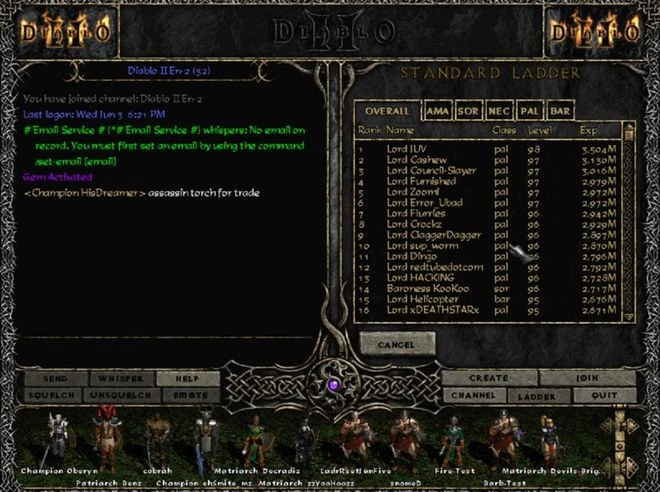Select rank 1 Lord JUV ladder row
Viewport: 660px width, 492px height.
[x=420, y=148]
